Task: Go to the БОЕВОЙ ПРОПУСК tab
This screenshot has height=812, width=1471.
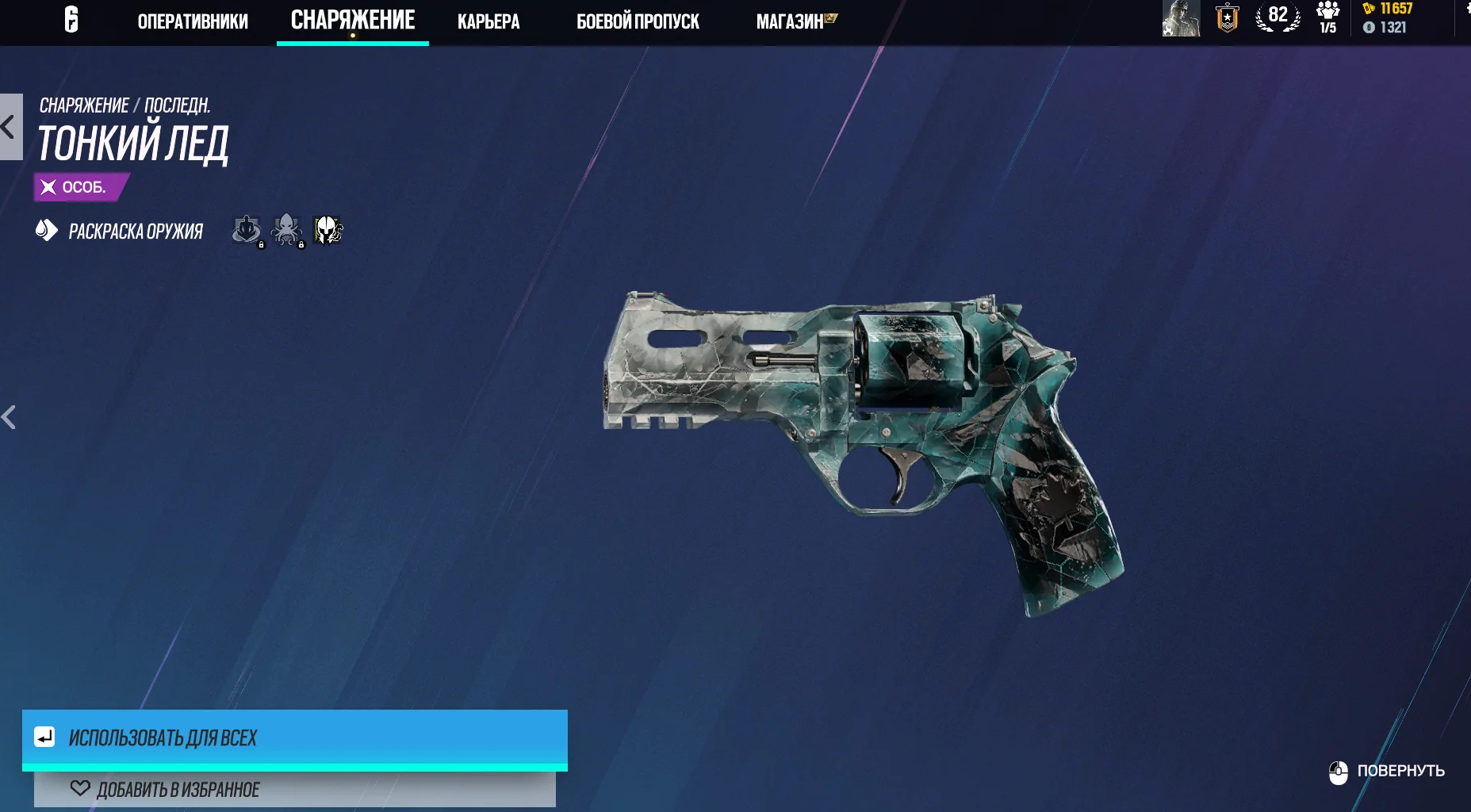Action: tap(638, 21)
